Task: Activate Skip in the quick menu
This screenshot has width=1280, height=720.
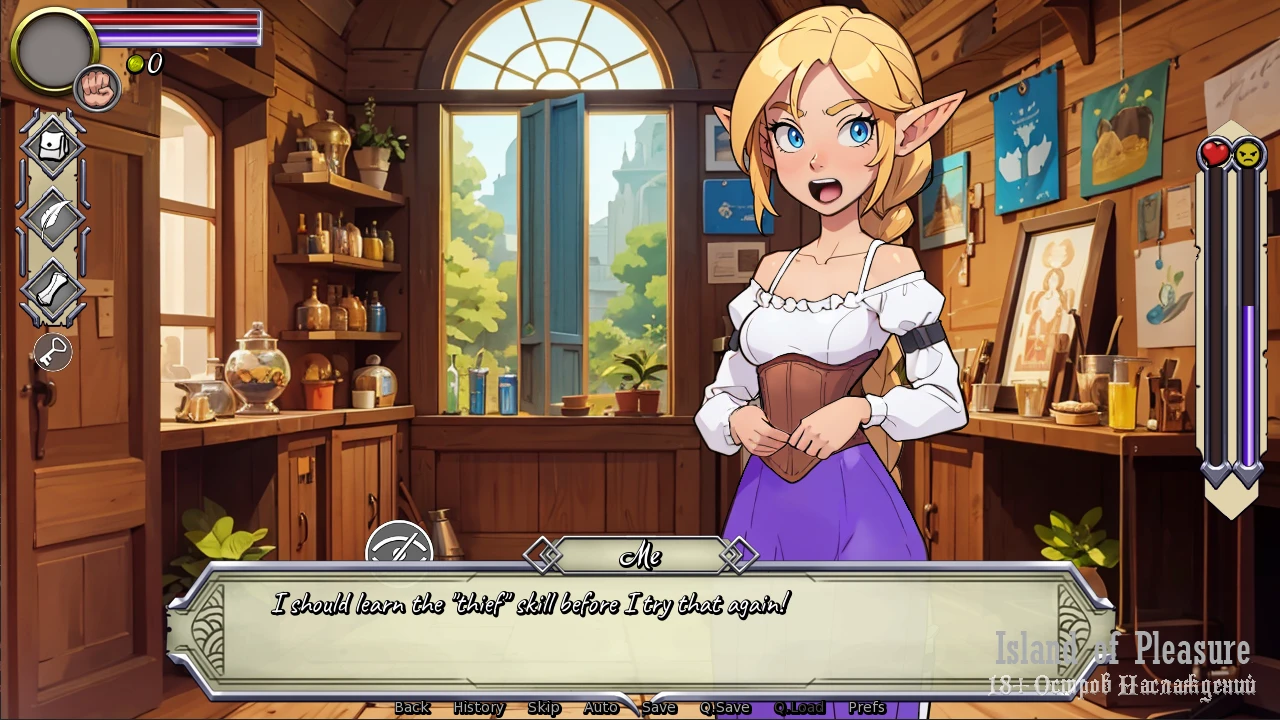Action: pyautogui.click(x=543, y=707)
